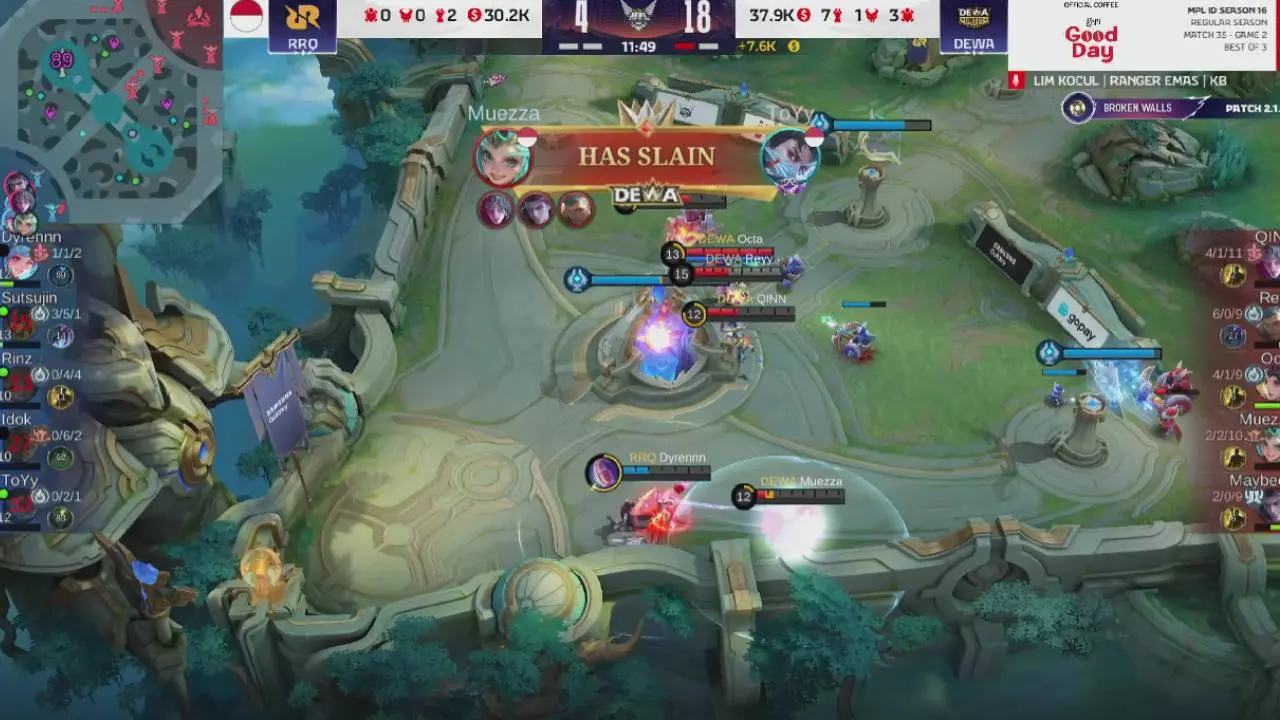Click the Good Day sponsor banner
Screen dimensions: 1280x720
point(1090,38)
